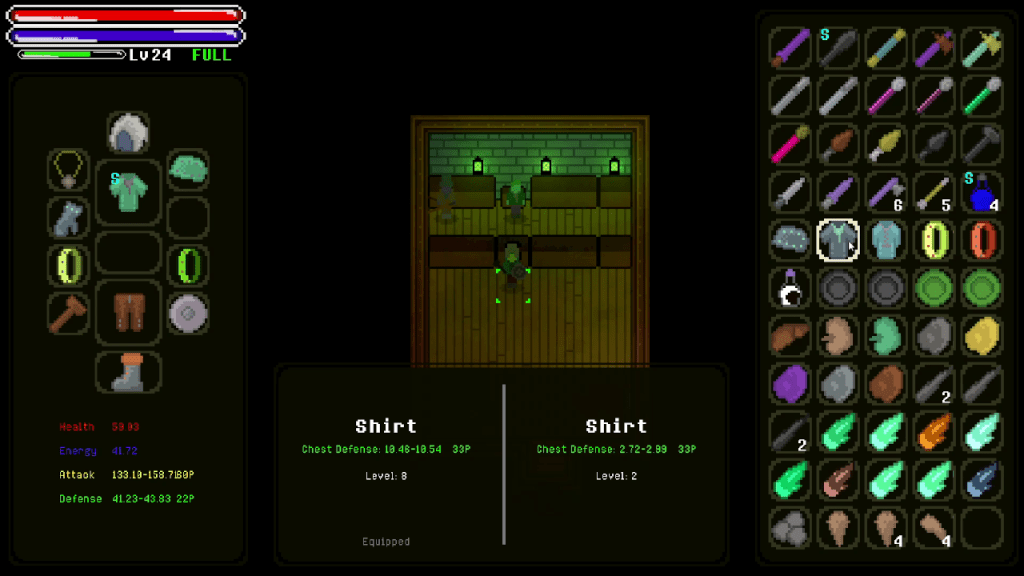Click the yellow ore chunk
This screenshot has width=1024, height=576.
[982, 335]
